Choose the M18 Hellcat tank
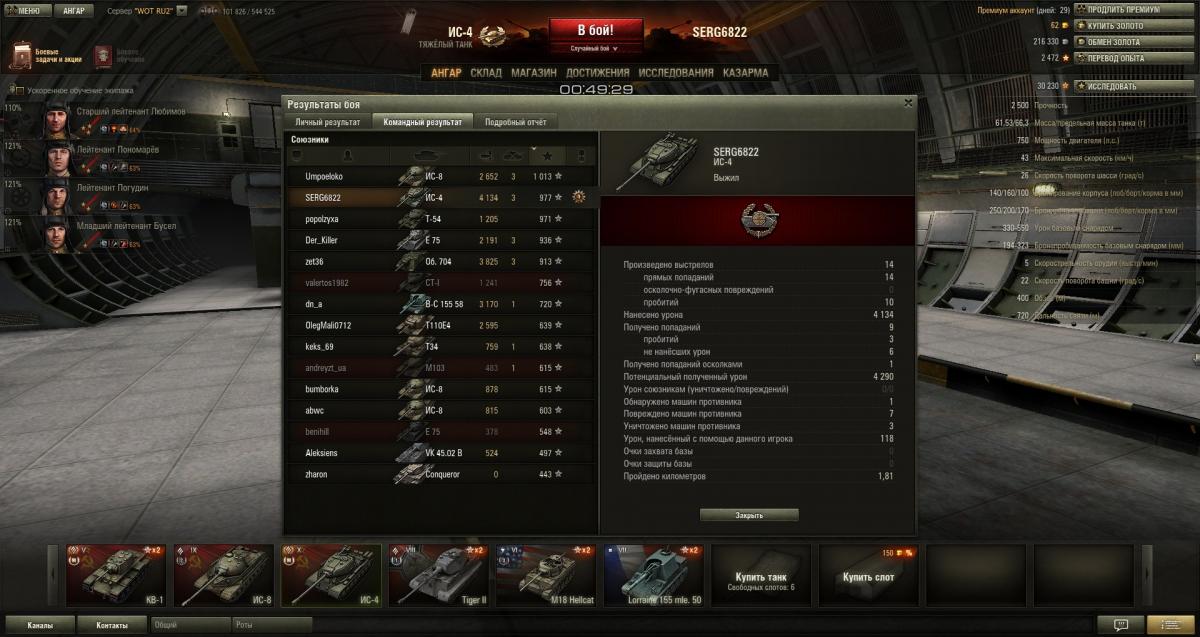This screenshot has width=1200, height=637. 545,575
